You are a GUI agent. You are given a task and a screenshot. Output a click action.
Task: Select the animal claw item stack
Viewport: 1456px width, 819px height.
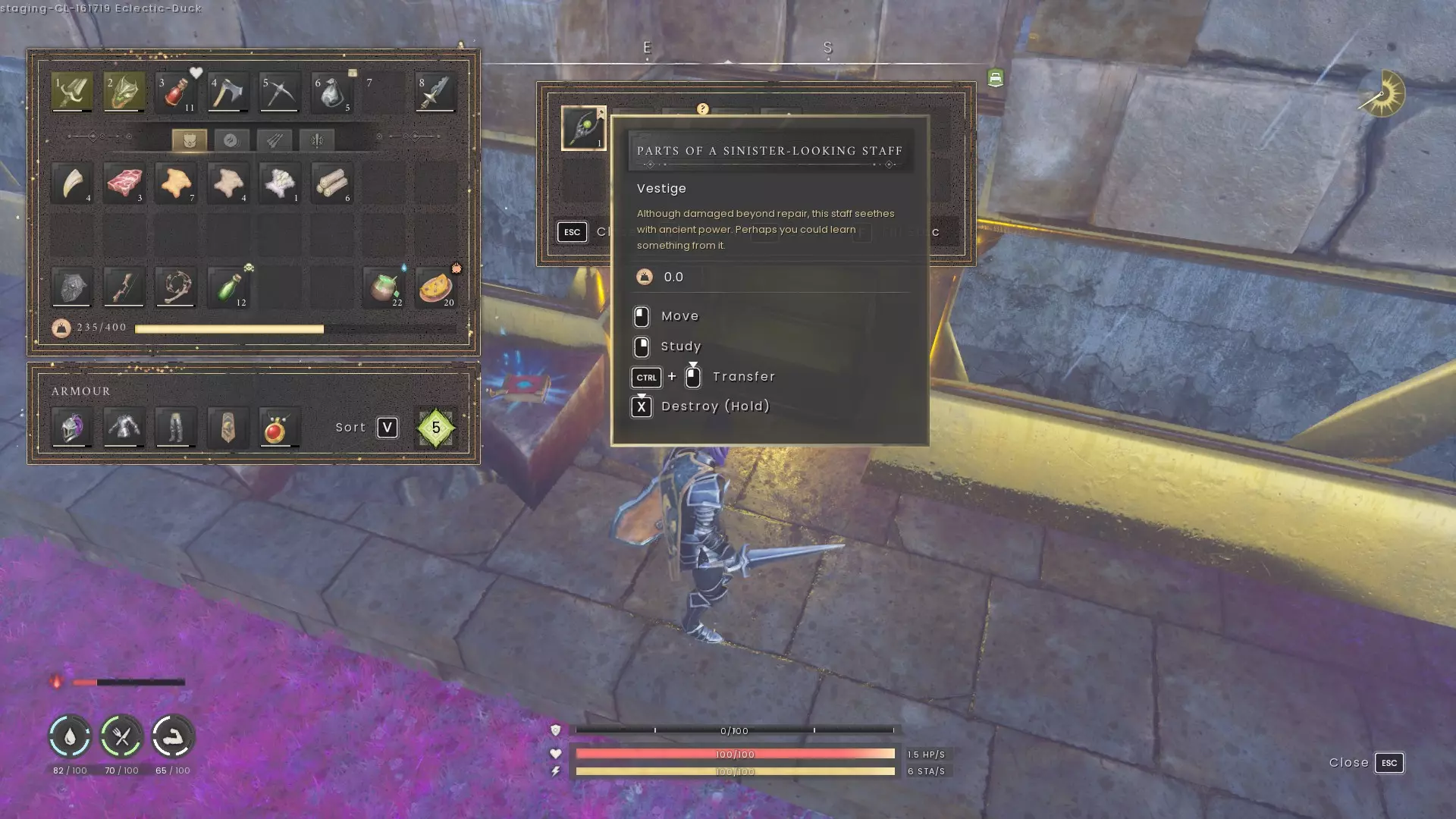(x=72, y=183)
